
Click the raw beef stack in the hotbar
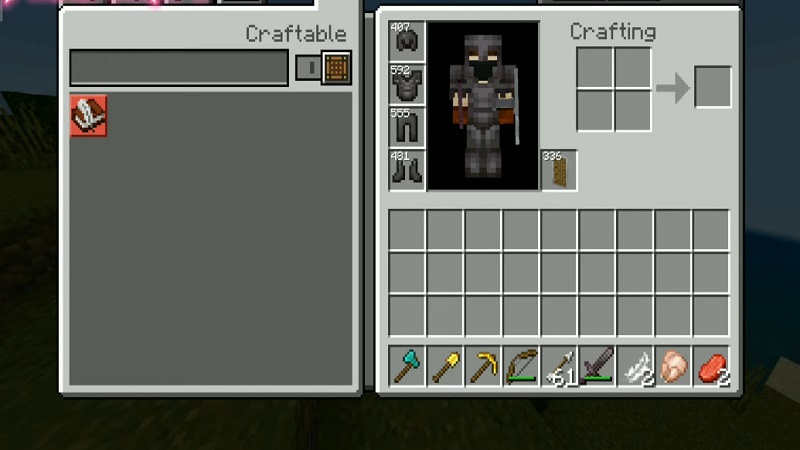pyautogui.click(x=712, y=367)
